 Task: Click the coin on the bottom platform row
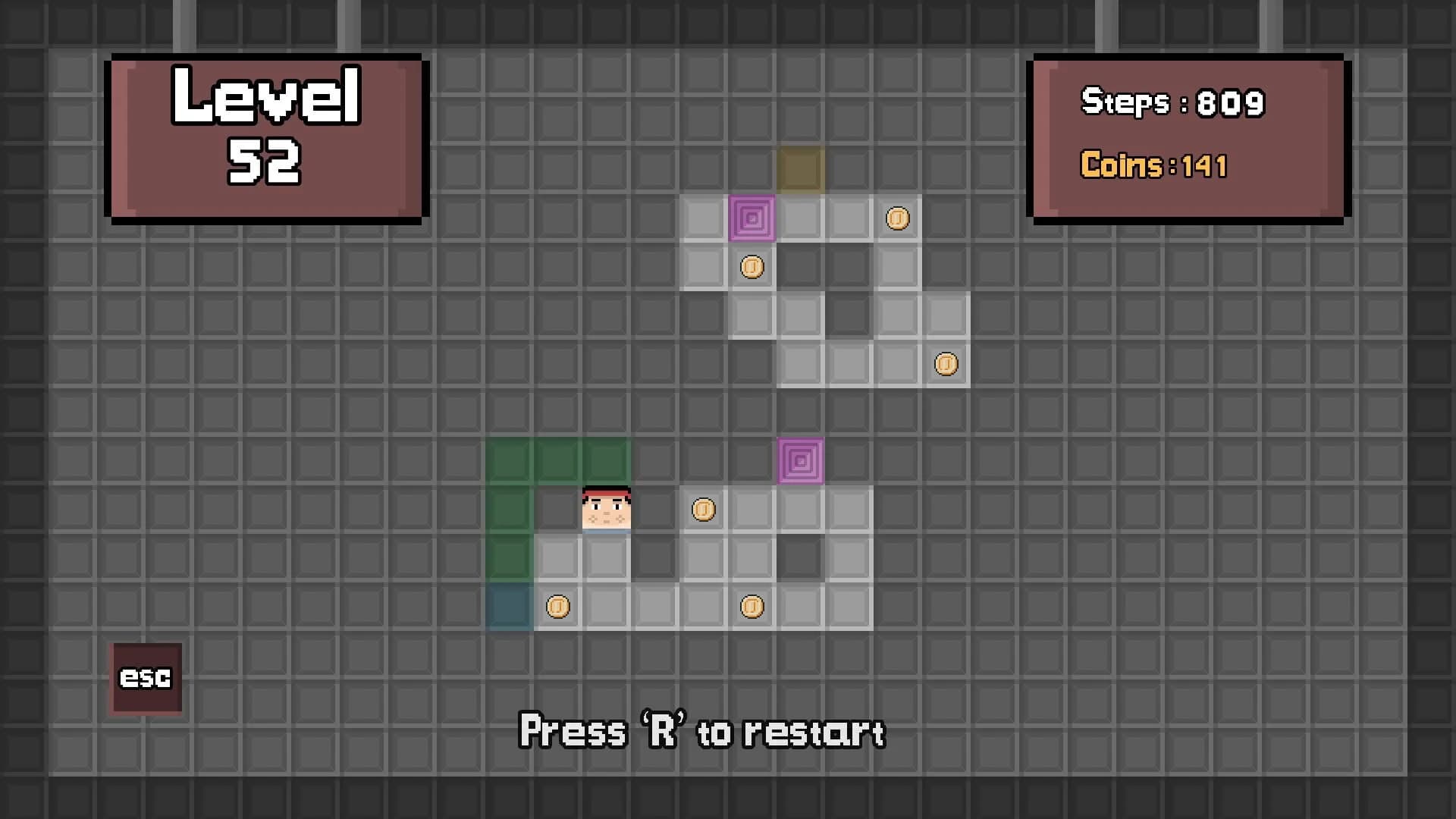[x=752, y=606]
